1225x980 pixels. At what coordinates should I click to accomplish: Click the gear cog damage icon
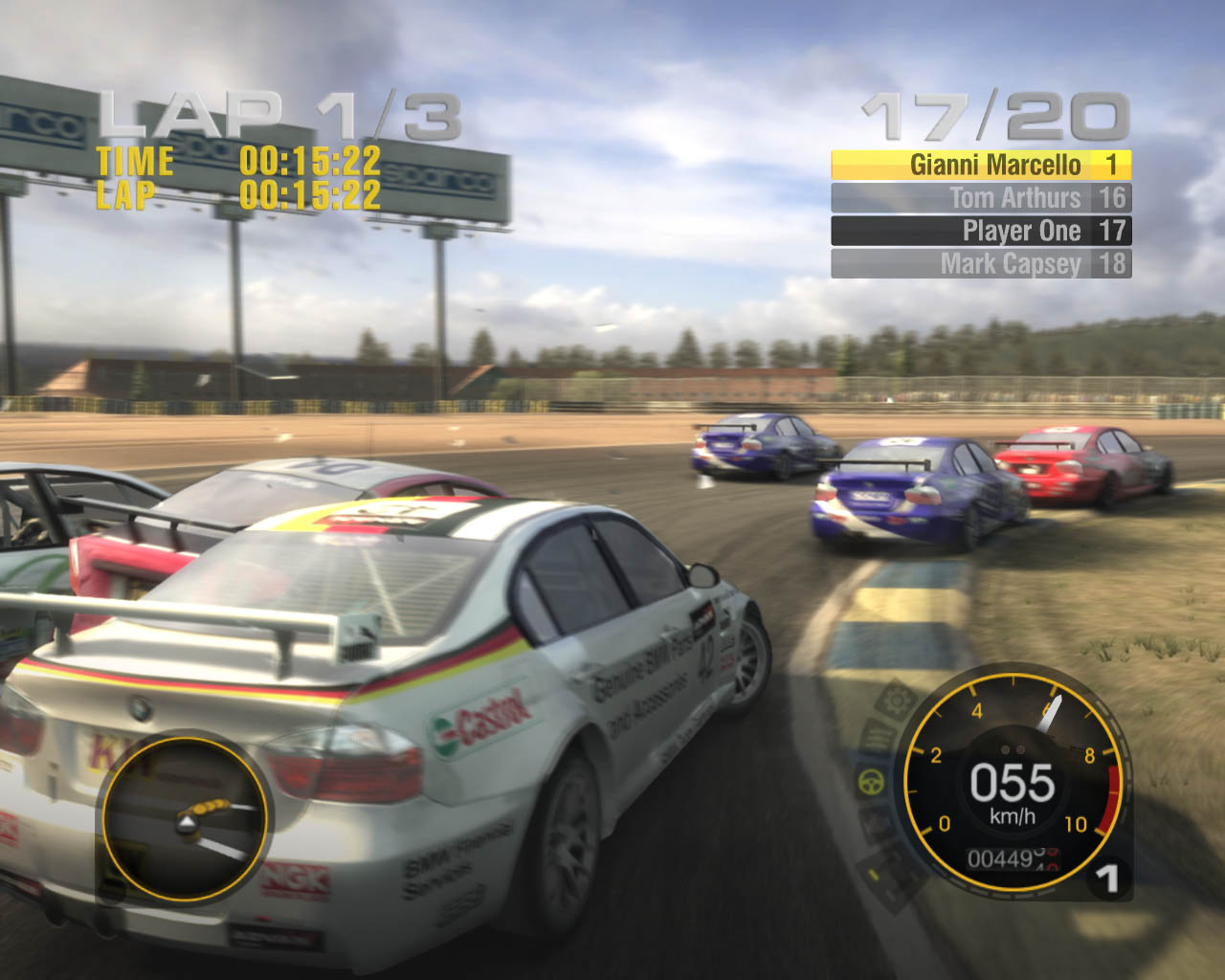[896, 702]
